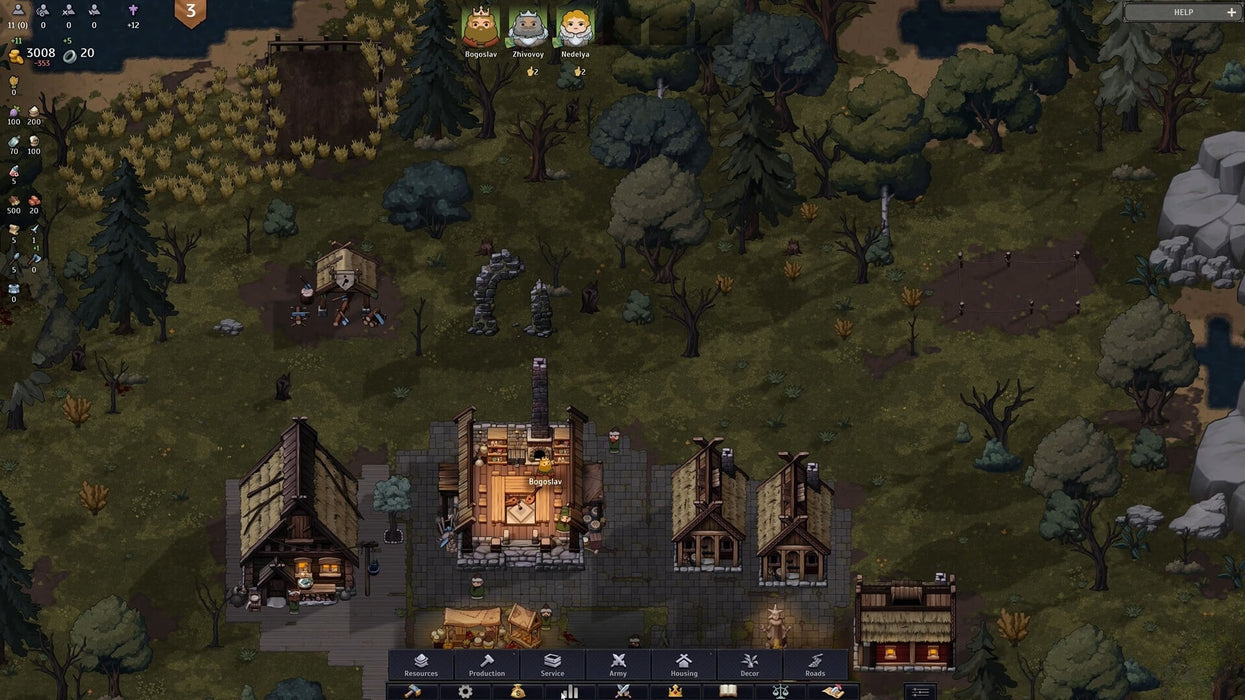Viewport: 1245px width, 700px height.
Task: Switch to the Service build category
Action: click(x=552, y=665)
